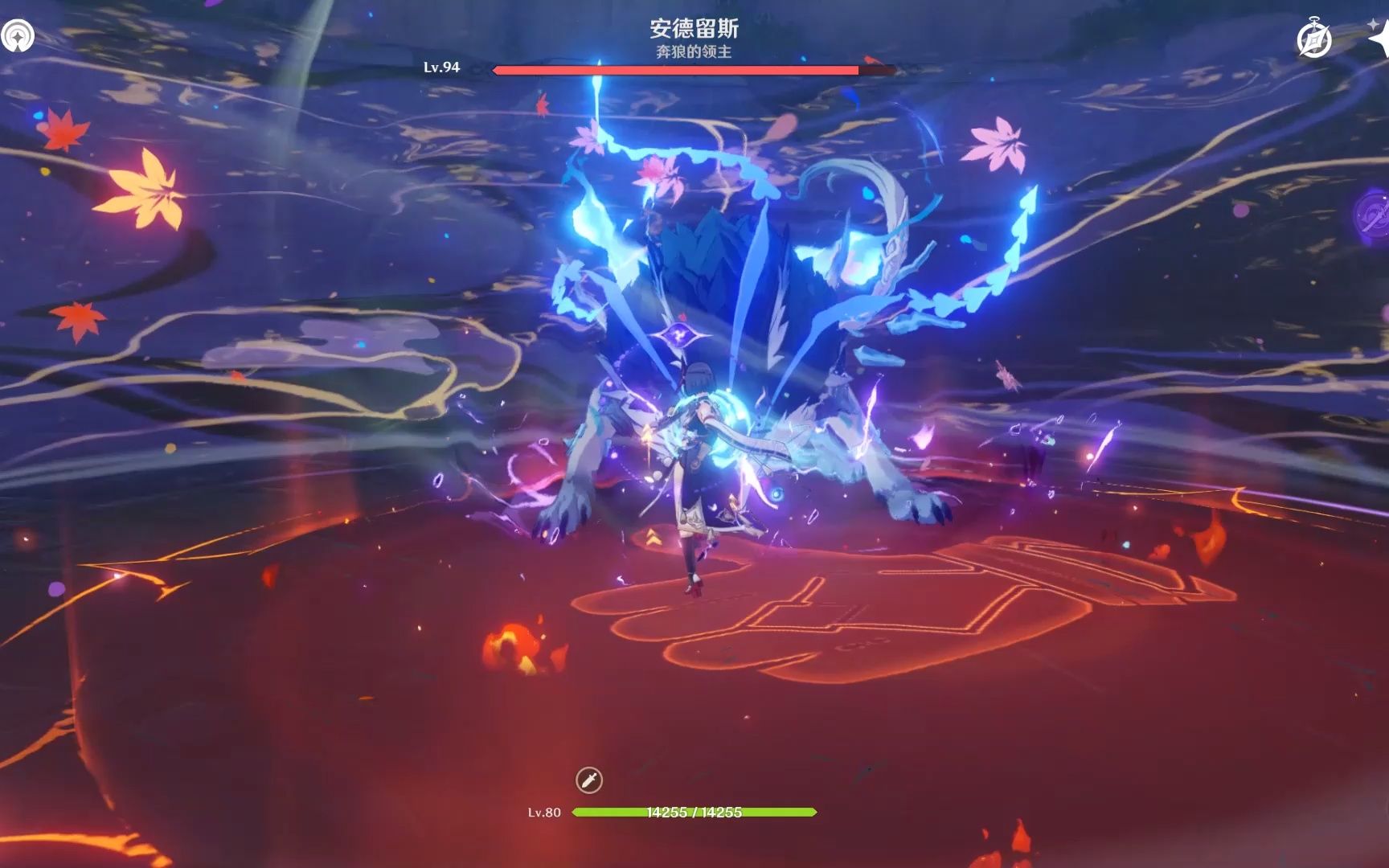Image resolution: width=1389 pixels, height=868 pixels.
Task: Open the Paimon menu icon
Action: pos(17,36)
